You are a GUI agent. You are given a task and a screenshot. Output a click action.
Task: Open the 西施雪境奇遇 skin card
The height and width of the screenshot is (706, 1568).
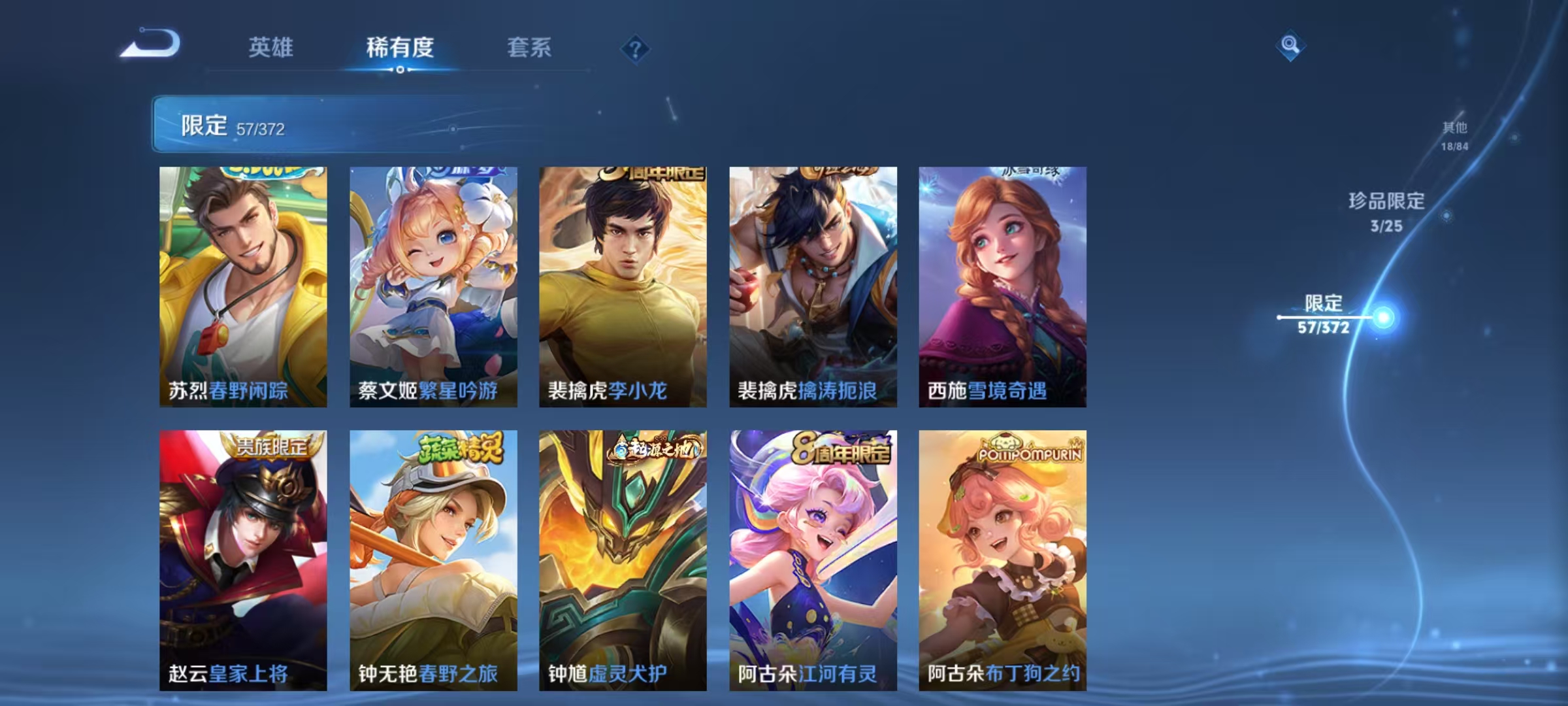1003,288
